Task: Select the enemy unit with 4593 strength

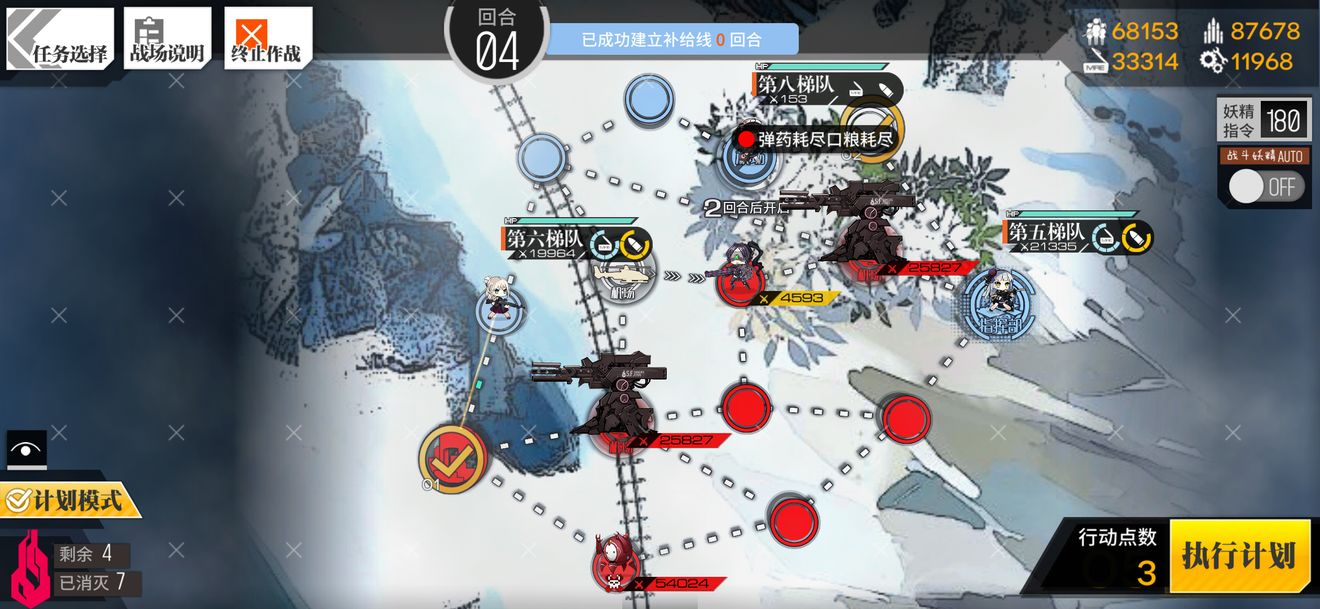Action: [x=741, y=275]
